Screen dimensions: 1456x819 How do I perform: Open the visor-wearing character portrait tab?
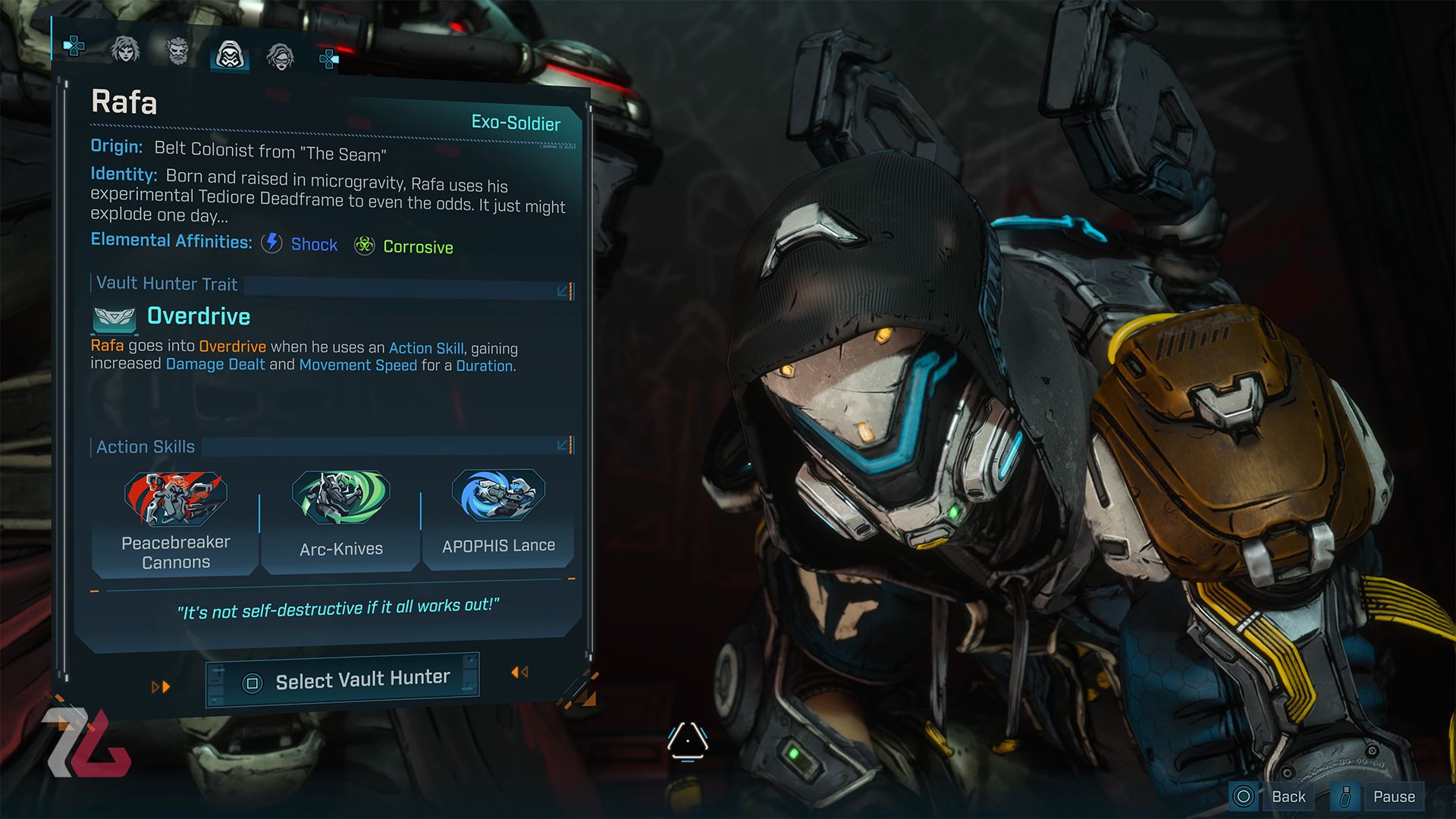pyautogui.click(x=281, y=57)
